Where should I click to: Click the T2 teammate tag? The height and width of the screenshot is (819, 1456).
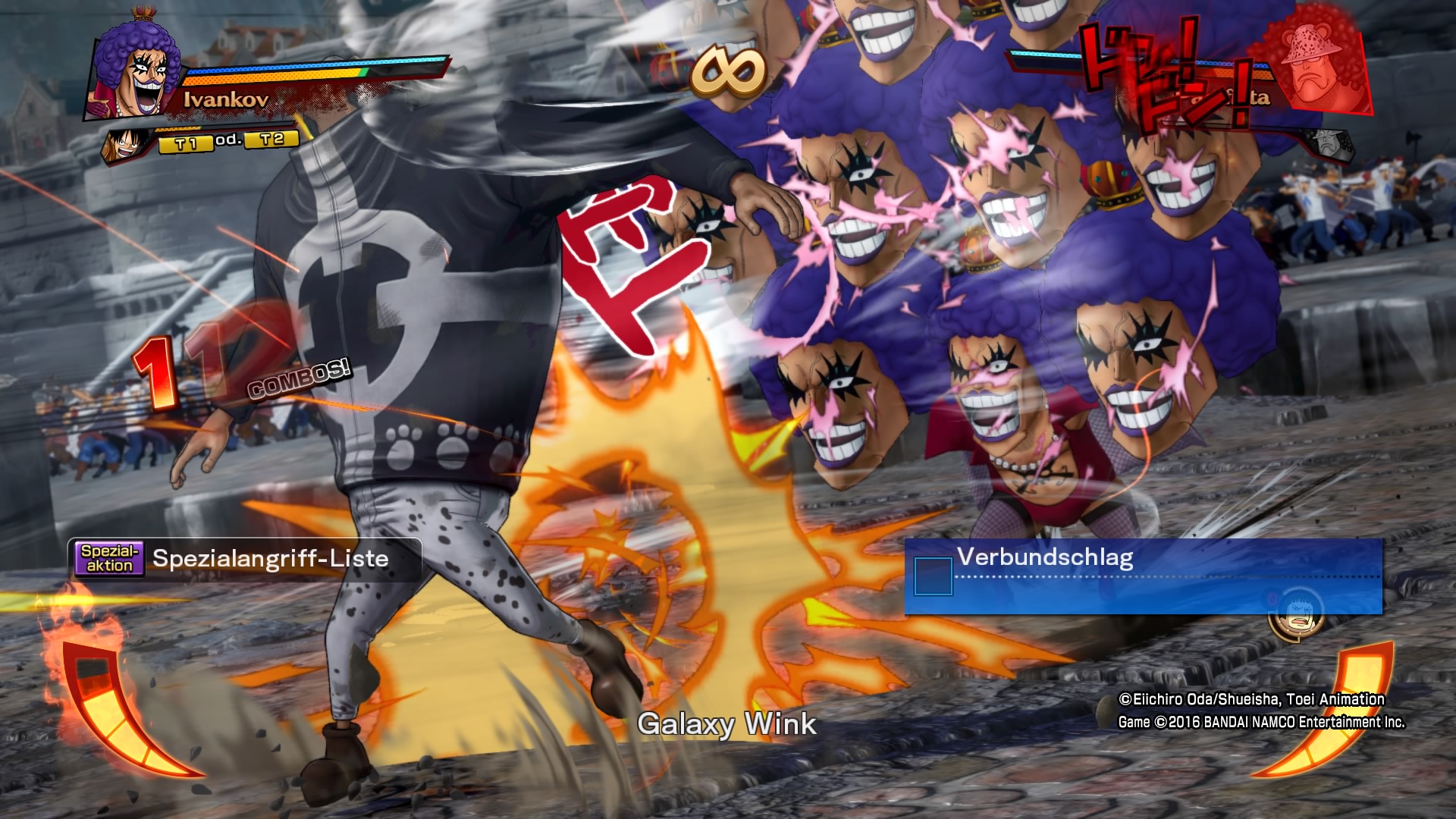(272, 140)
